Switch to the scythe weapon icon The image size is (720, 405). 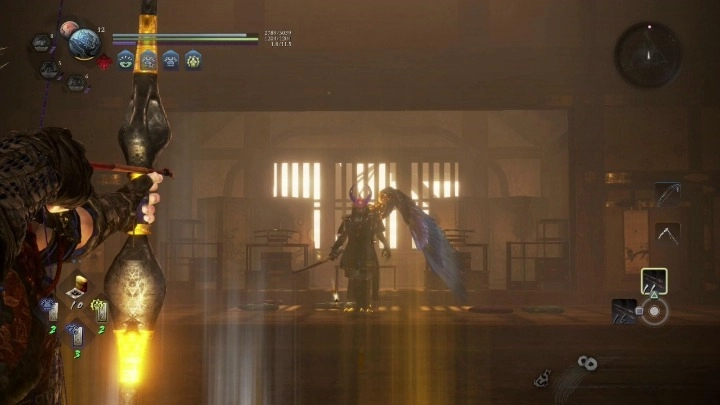(667, 234)
